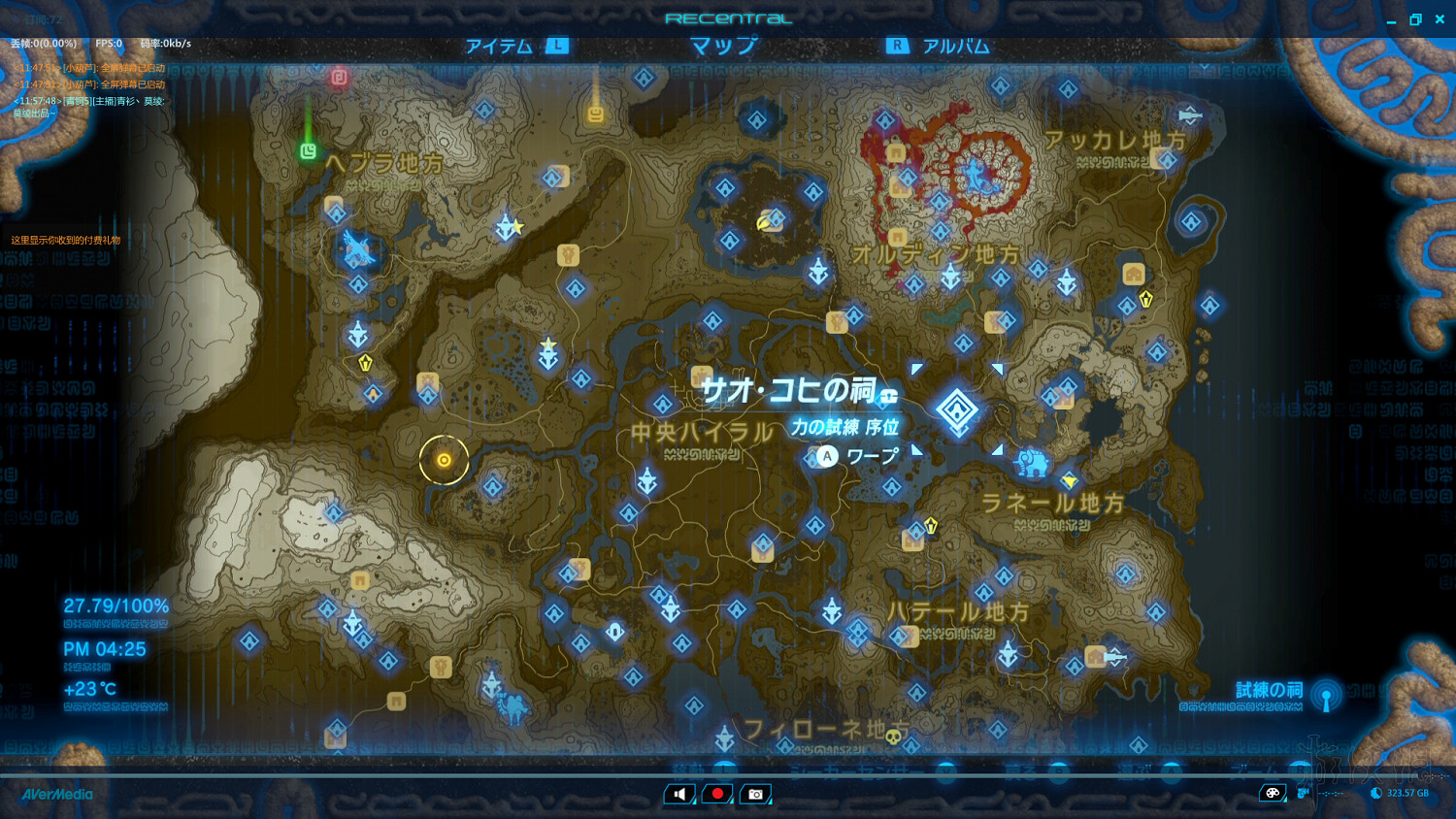The height and width of the screenshot is (819, 1456).
Task: Switch to the アイテム tab
Action: [500, 45]
